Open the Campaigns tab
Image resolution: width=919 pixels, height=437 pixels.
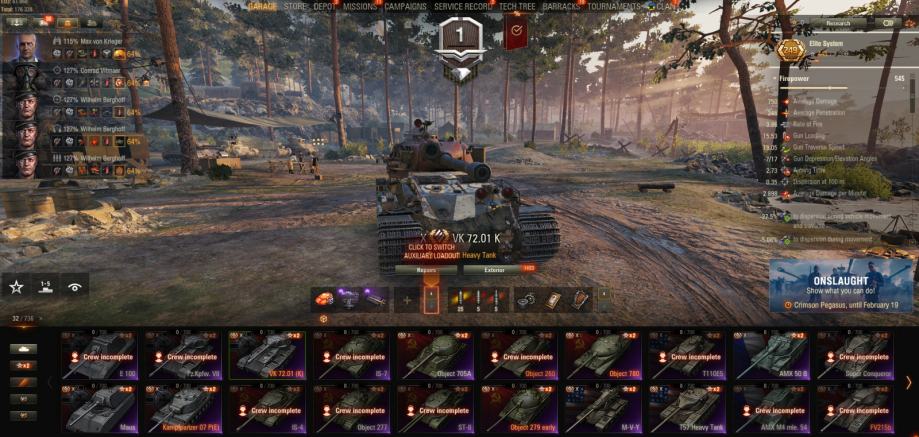405,6
